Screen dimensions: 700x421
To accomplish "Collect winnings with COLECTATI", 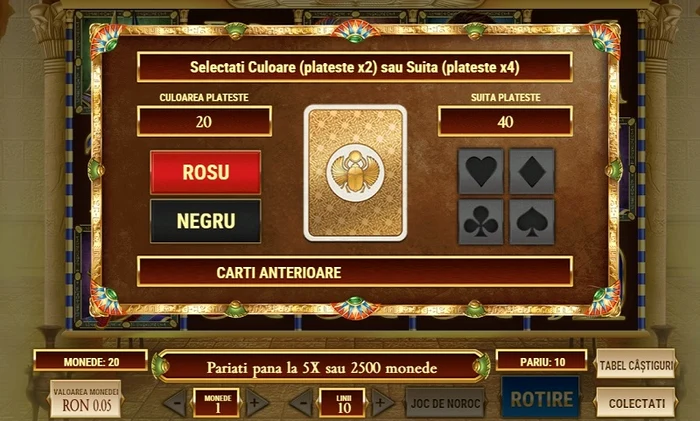I will 635,402.
